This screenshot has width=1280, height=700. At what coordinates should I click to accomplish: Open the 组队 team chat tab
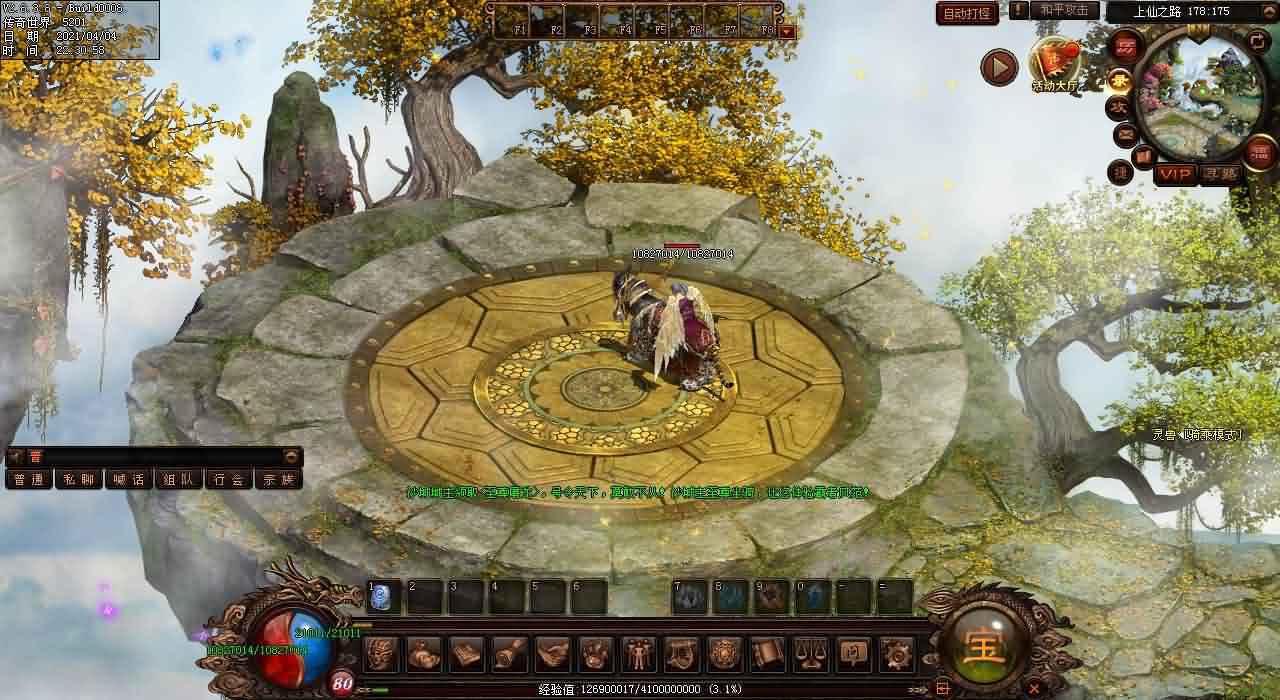[179, 479]
